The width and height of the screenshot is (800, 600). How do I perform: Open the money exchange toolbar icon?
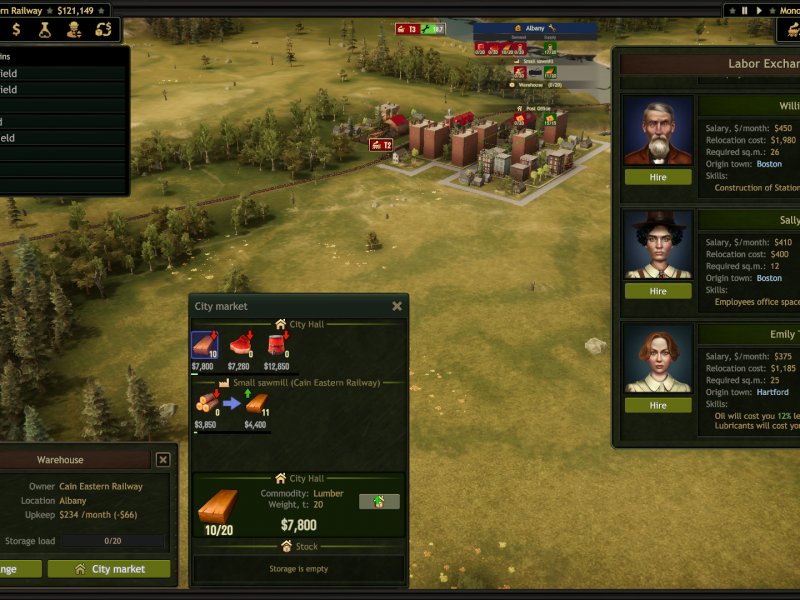tap(103, 31)
